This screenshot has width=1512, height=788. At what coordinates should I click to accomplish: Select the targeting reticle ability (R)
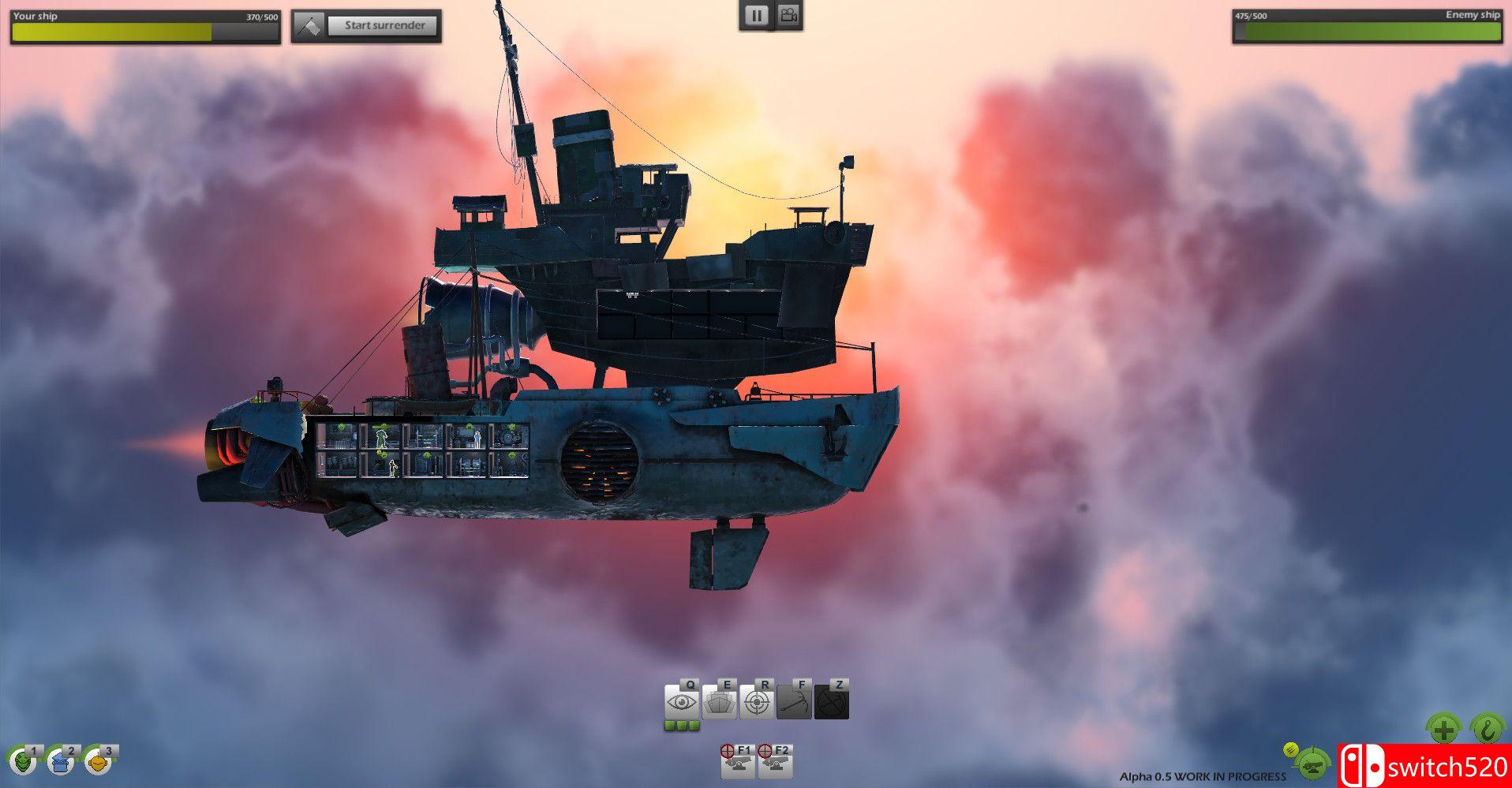click(756, 701)
